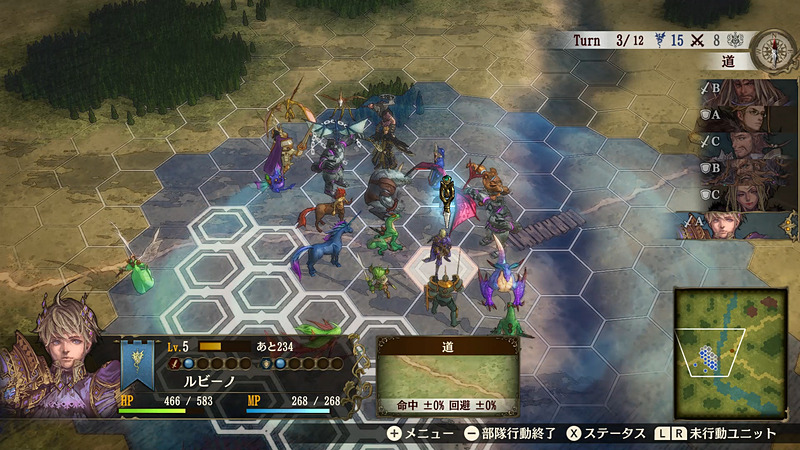Click the ルビーノ character portrait

(x=52, y=353)
